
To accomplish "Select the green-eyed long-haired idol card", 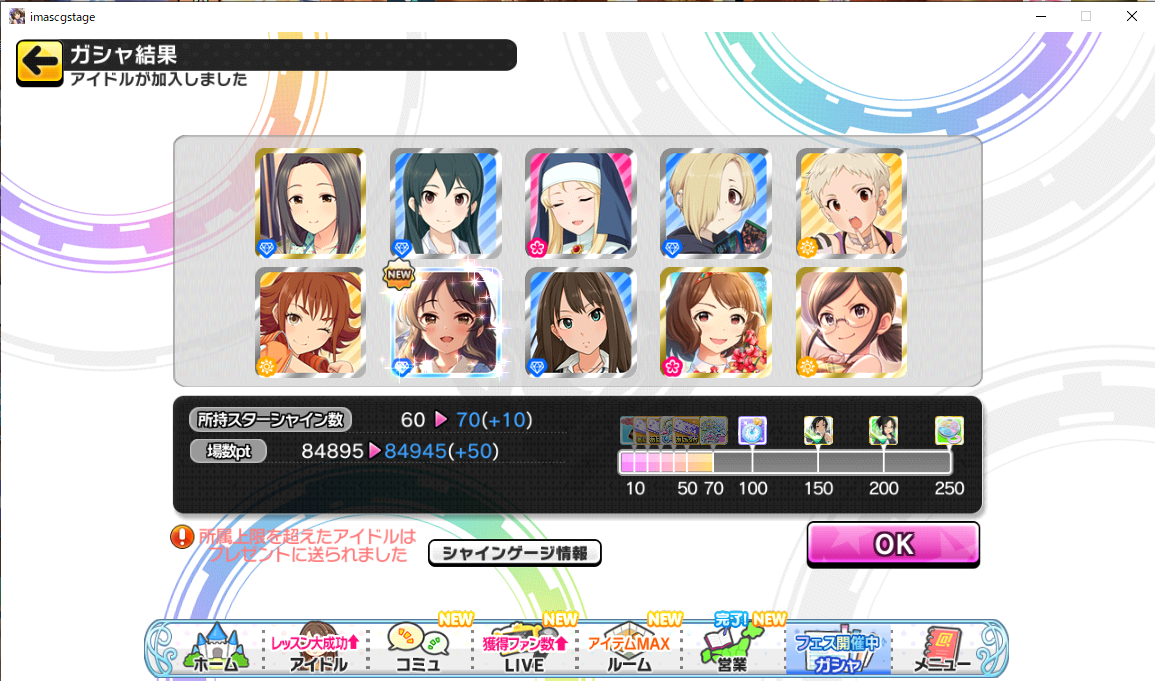I will click(x=580, y=322).
